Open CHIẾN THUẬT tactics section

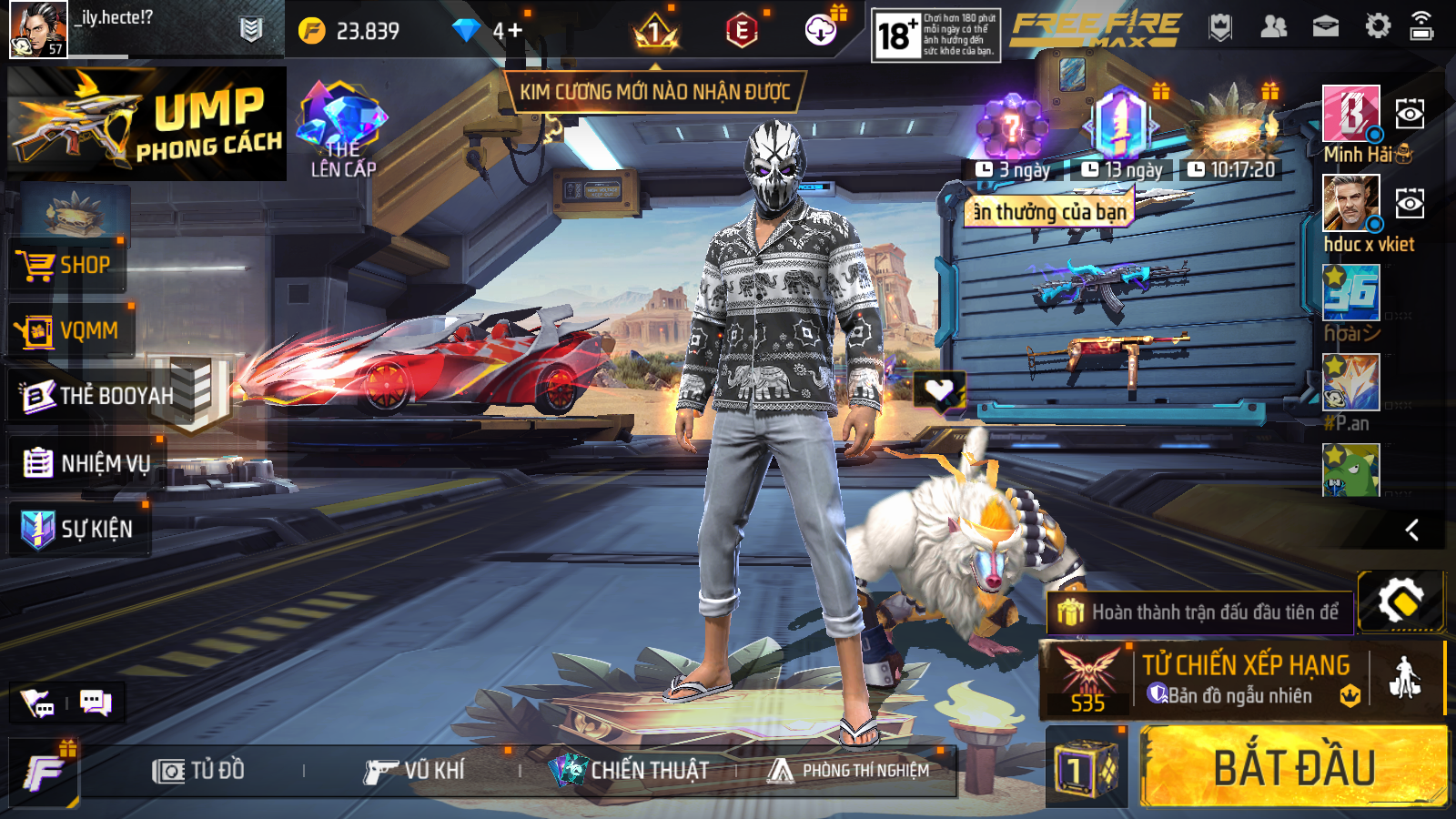[630, 771]
